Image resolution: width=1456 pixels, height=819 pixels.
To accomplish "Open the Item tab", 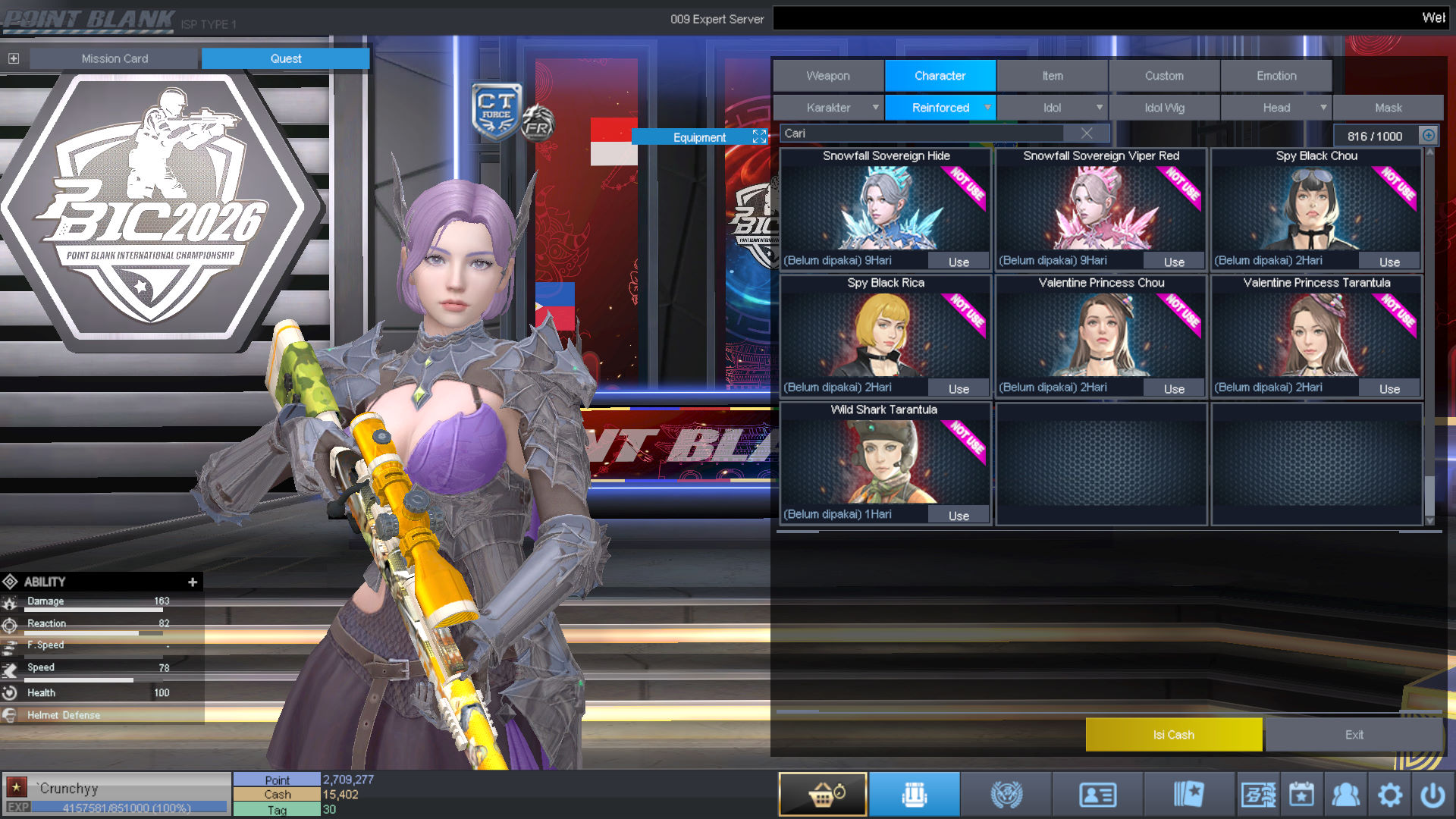I will pyautogui.click(x=1052, y=76).
